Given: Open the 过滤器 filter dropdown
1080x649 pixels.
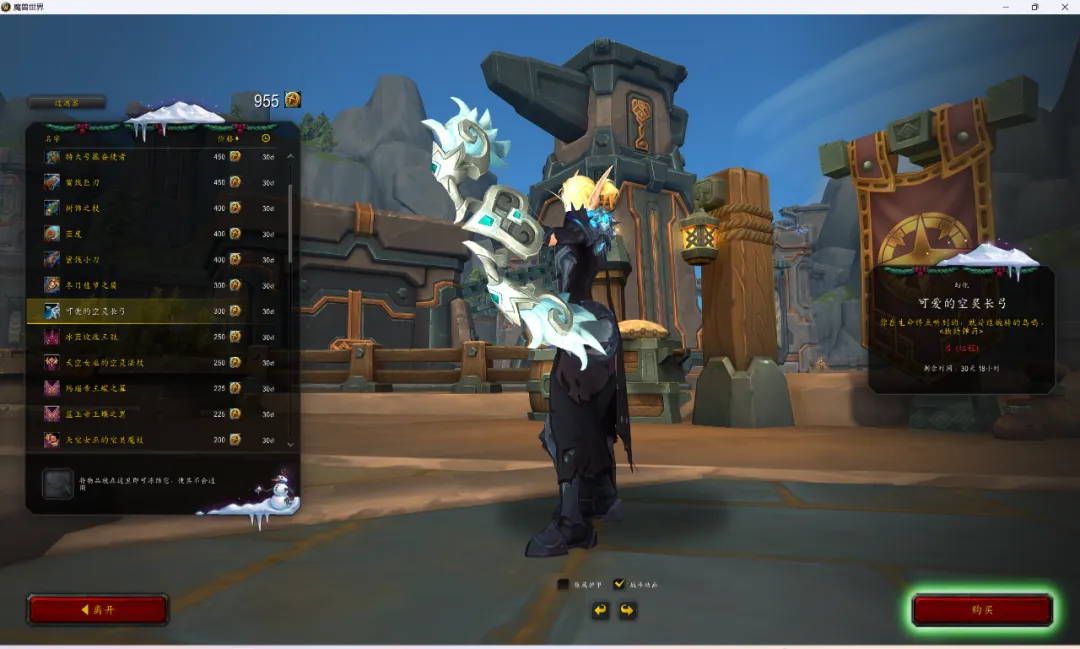Looking at the screenshot, I should (66, 102).
